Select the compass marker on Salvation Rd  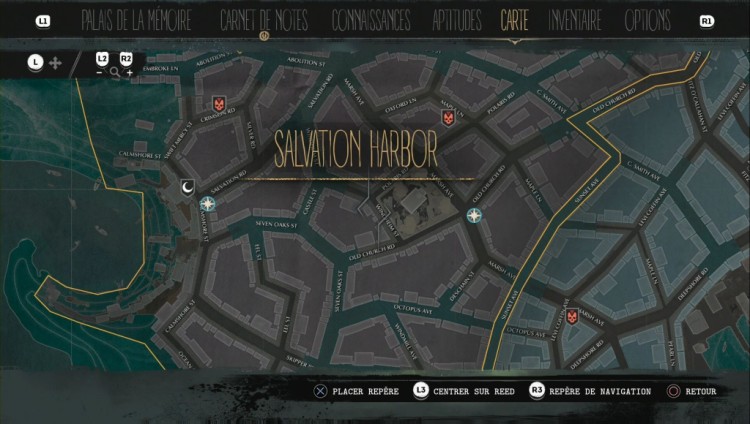click(208, 204)
